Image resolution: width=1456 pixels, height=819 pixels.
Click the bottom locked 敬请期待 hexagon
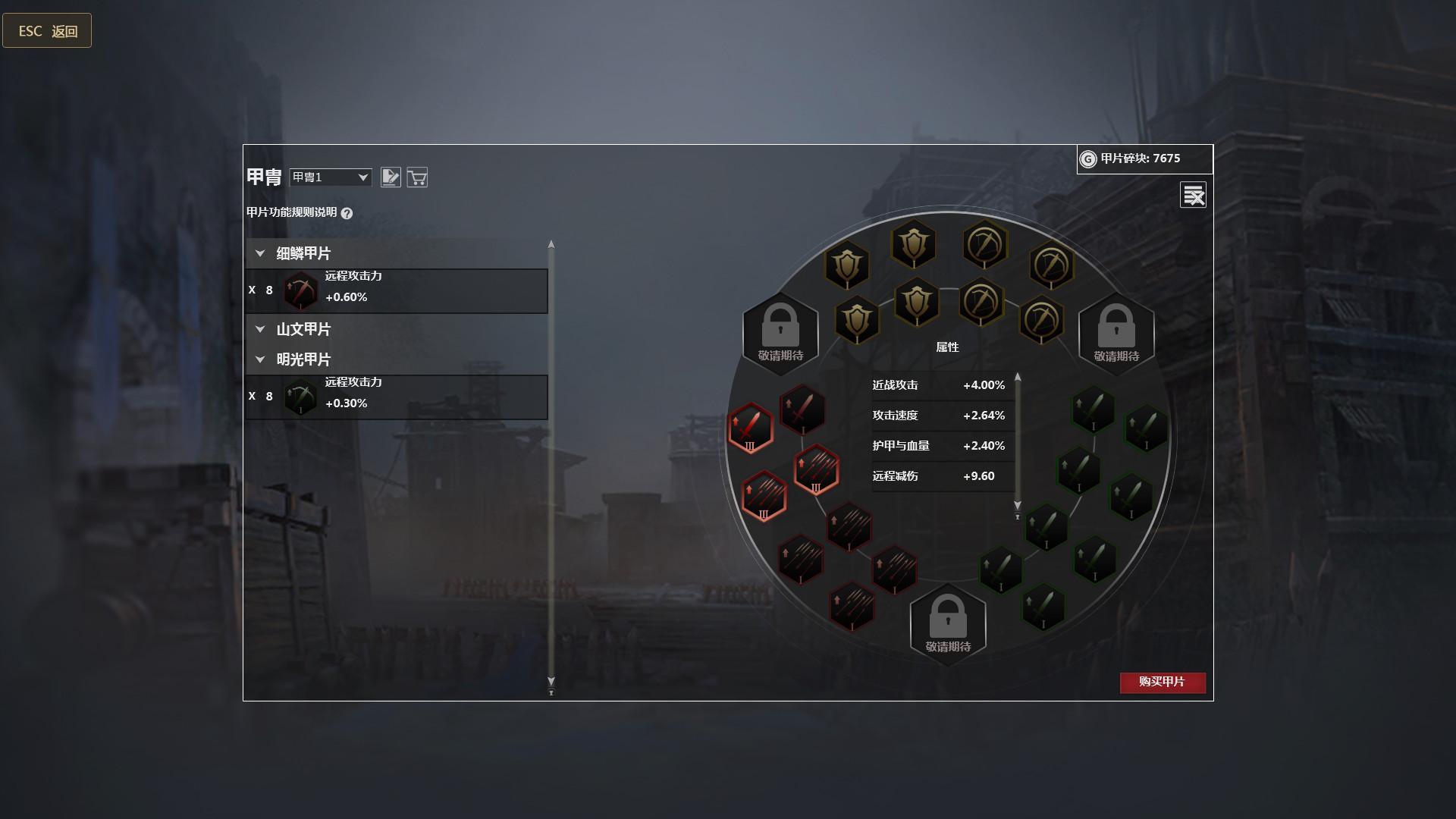[947, 623]
